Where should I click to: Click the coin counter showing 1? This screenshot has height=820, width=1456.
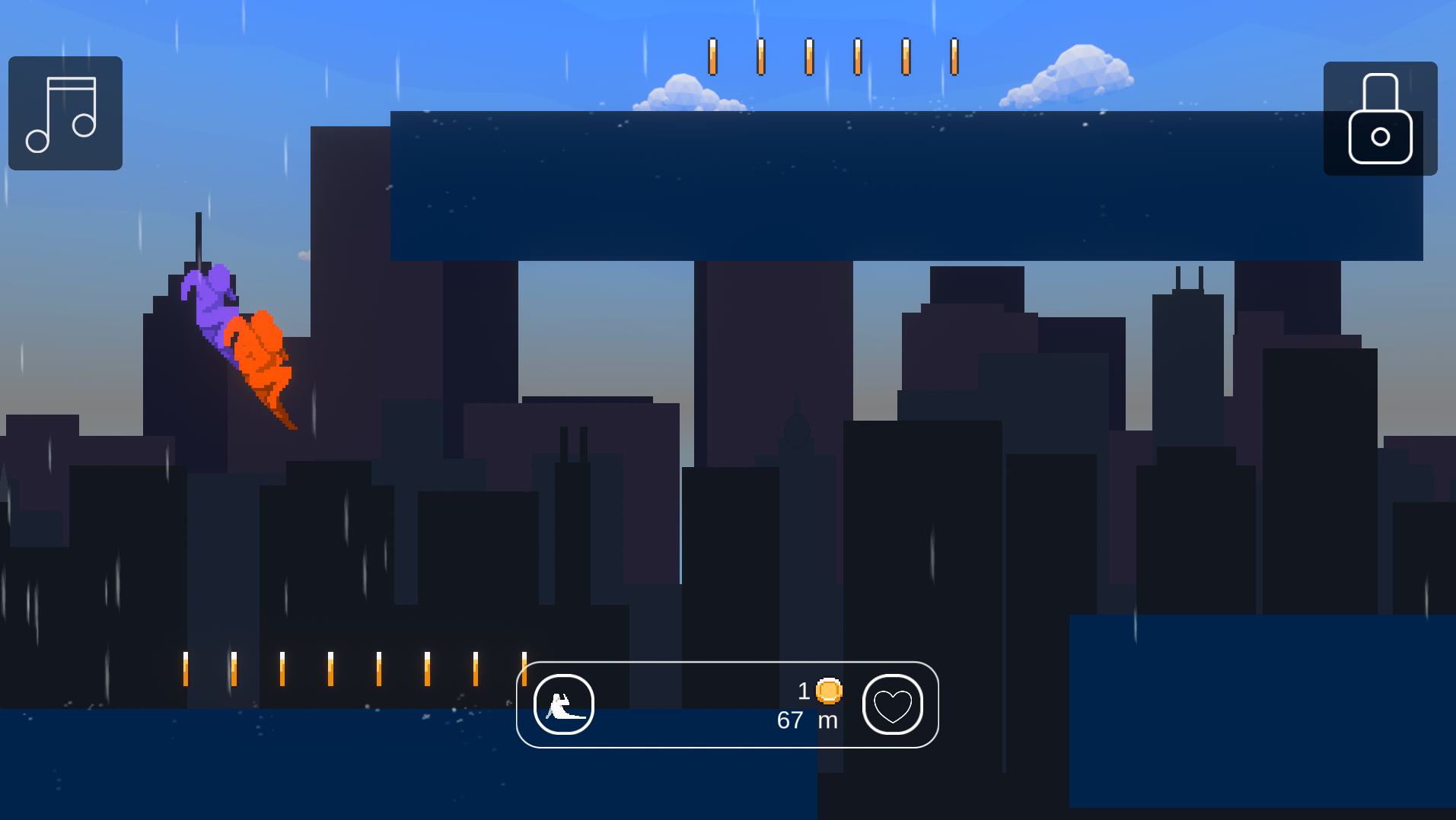click(x=803, y=691)
